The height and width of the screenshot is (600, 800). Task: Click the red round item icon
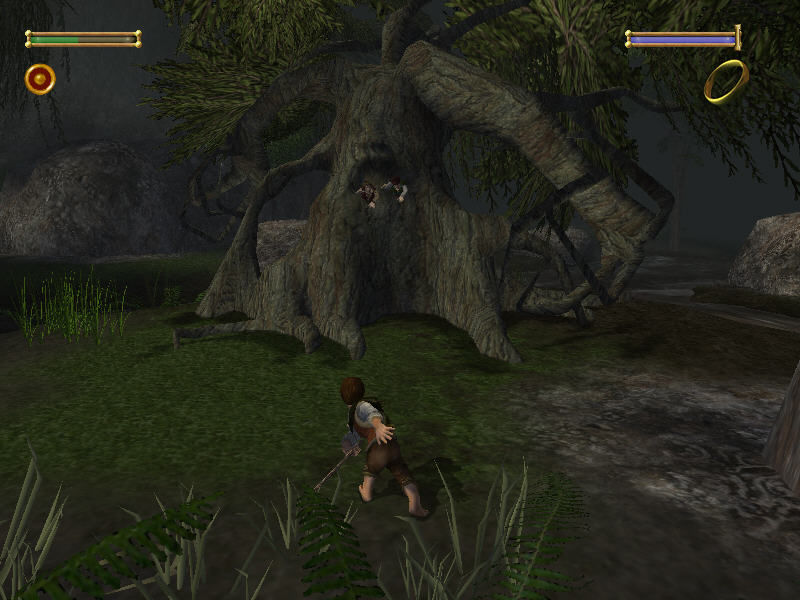40,78
